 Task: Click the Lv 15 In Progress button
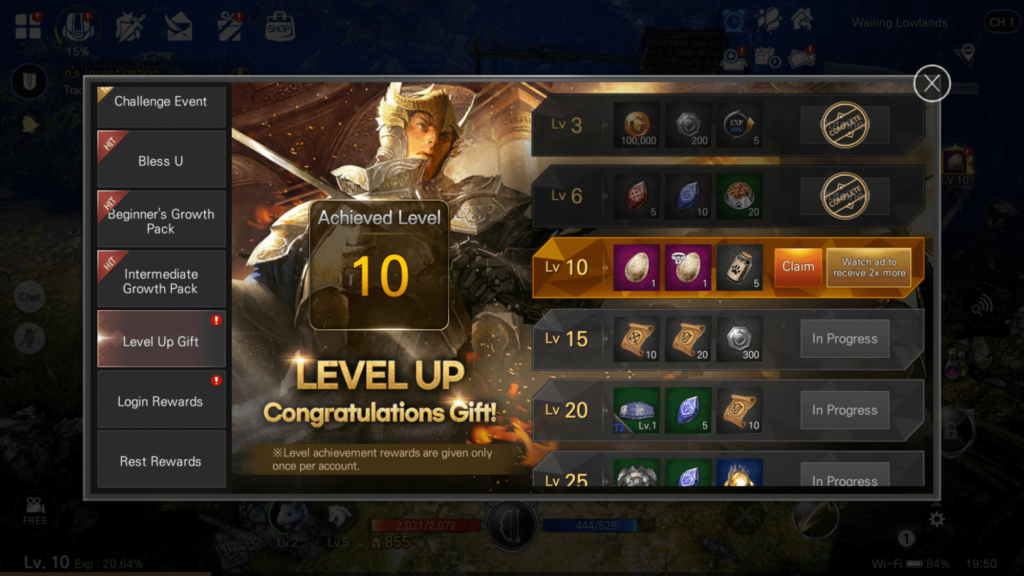pos(844,339)
